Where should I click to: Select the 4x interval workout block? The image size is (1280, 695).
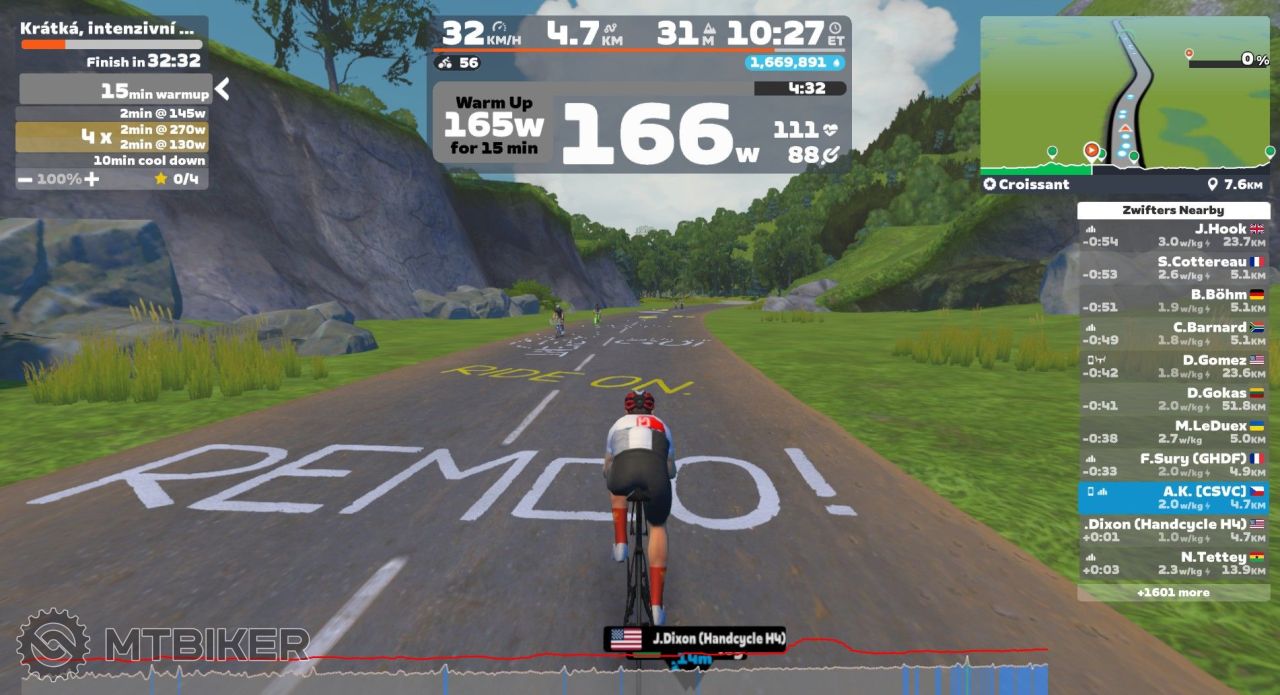coord(112,136)
